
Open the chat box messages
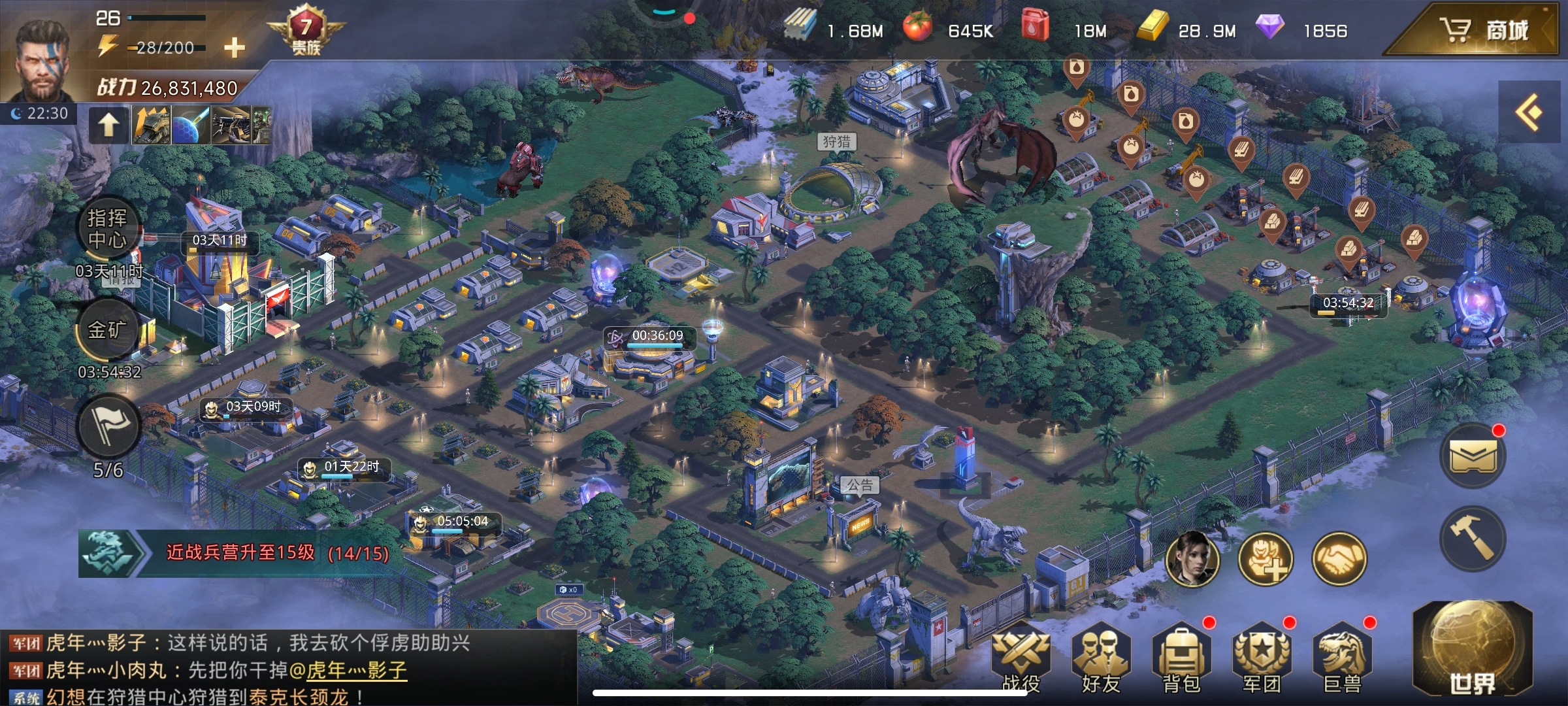pyautogui.click(x=287, y=669)
